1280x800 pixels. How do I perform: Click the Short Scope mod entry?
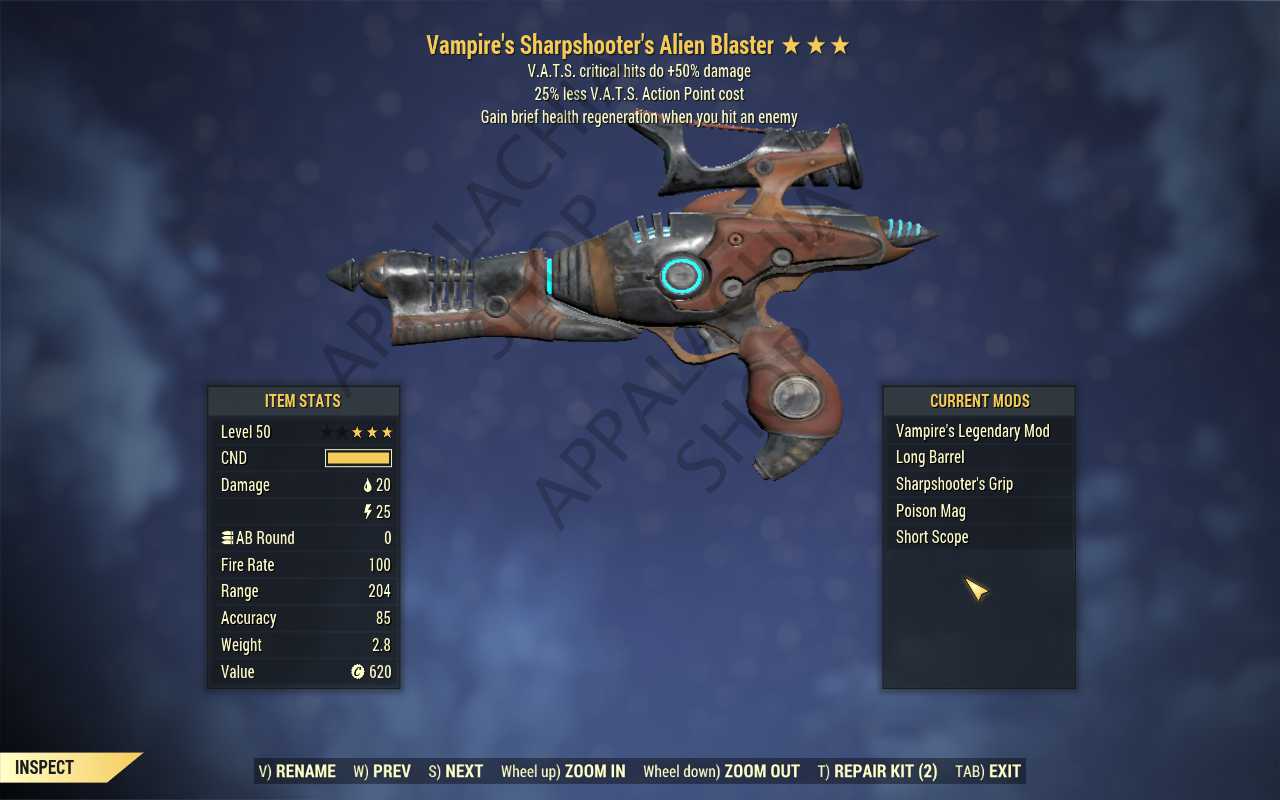coord(932,537)
